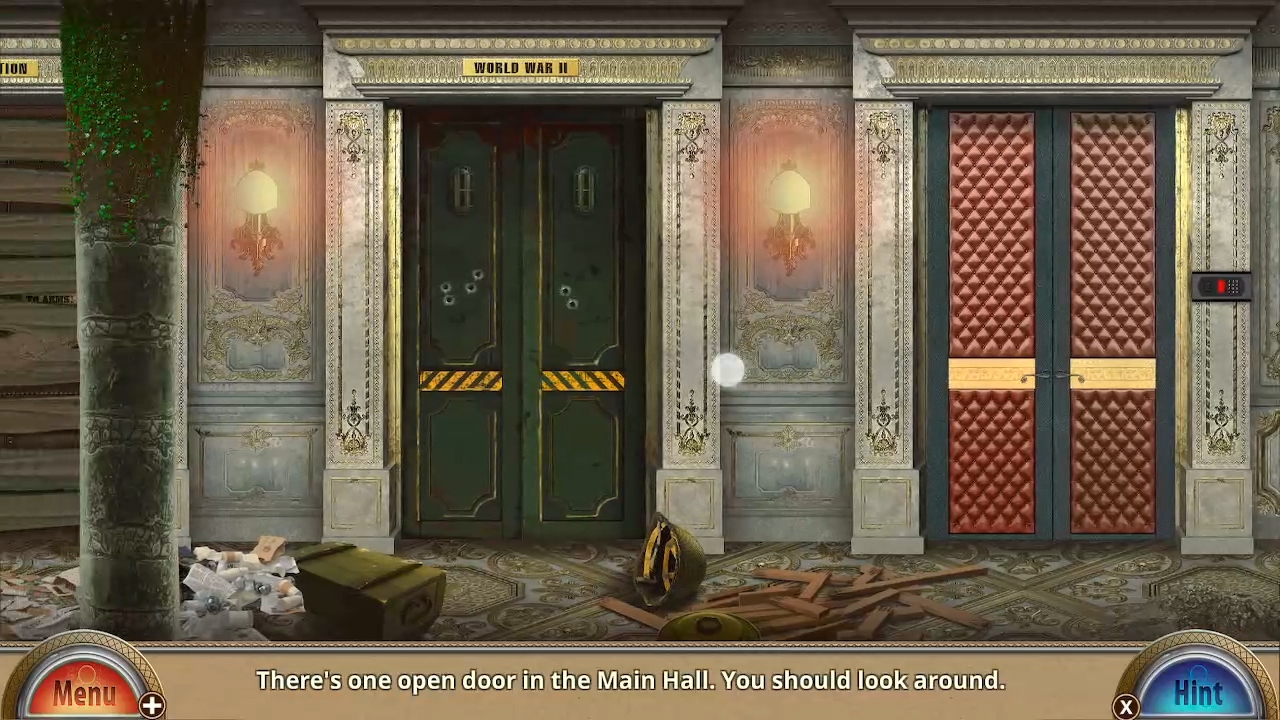Click the plus icon beside the Menu button
Viewport: 1280px width, 720px height.
tap(152, 705)
